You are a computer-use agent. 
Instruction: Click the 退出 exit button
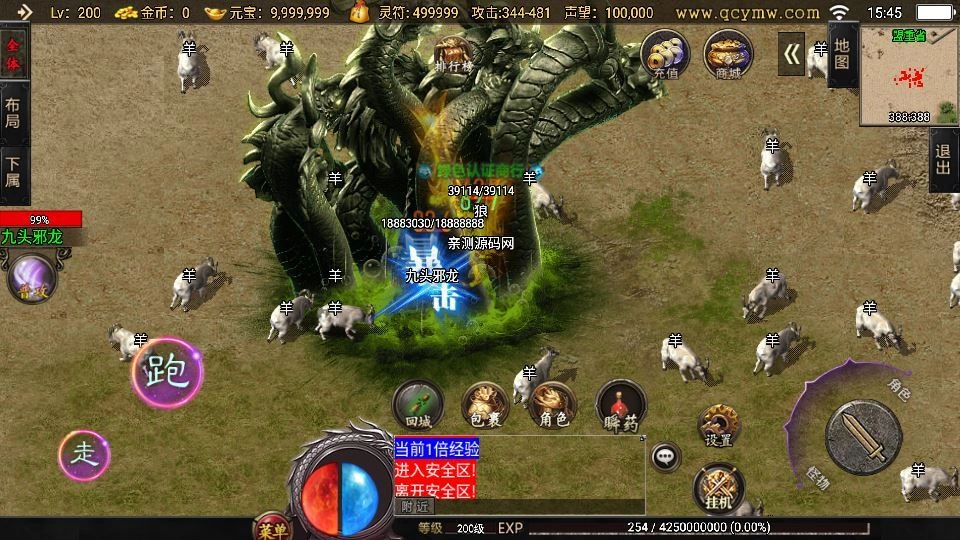942,159
